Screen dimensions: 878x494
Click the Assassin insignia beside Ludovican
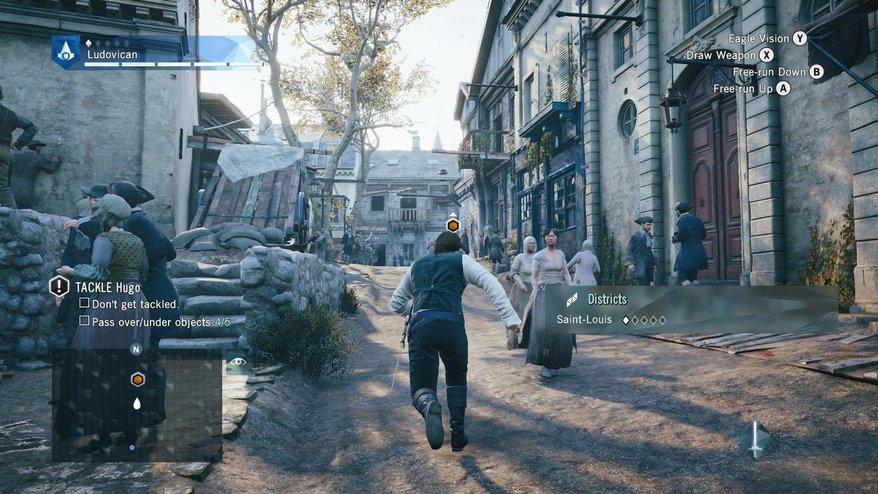pos(66,52)
